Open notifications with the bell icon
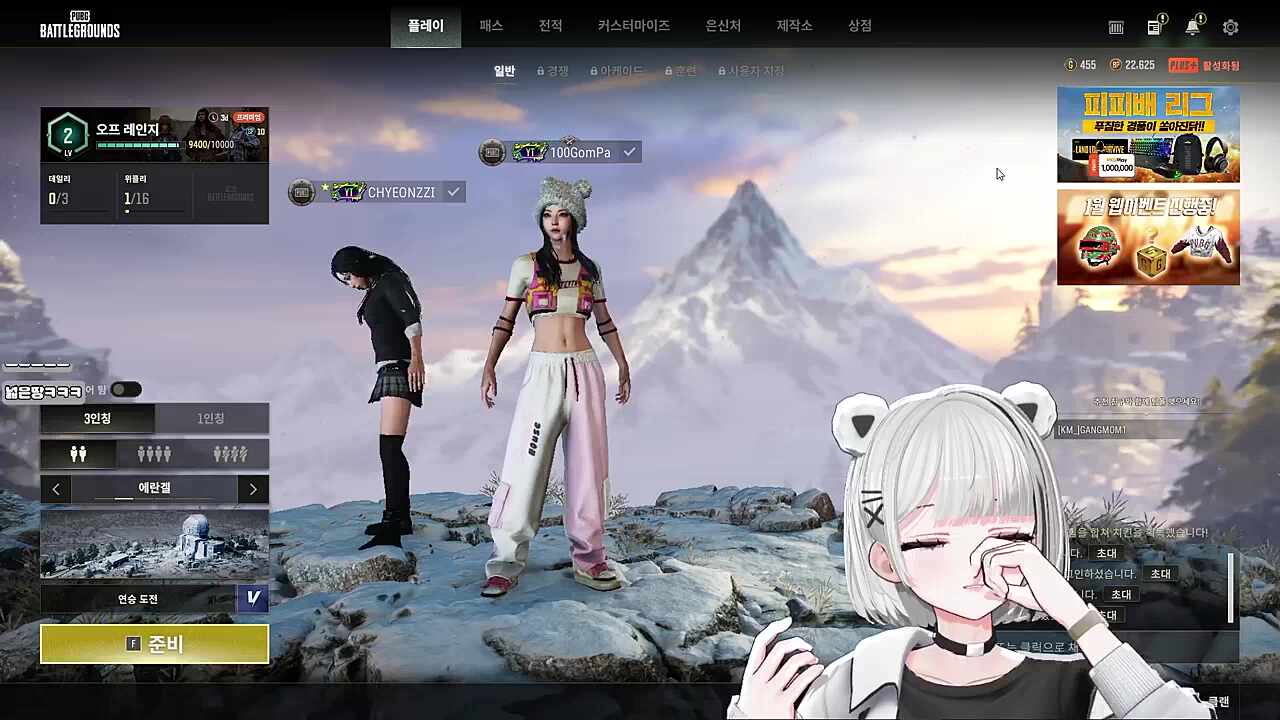This screenshot has height=720, width=1280. 1192,28
